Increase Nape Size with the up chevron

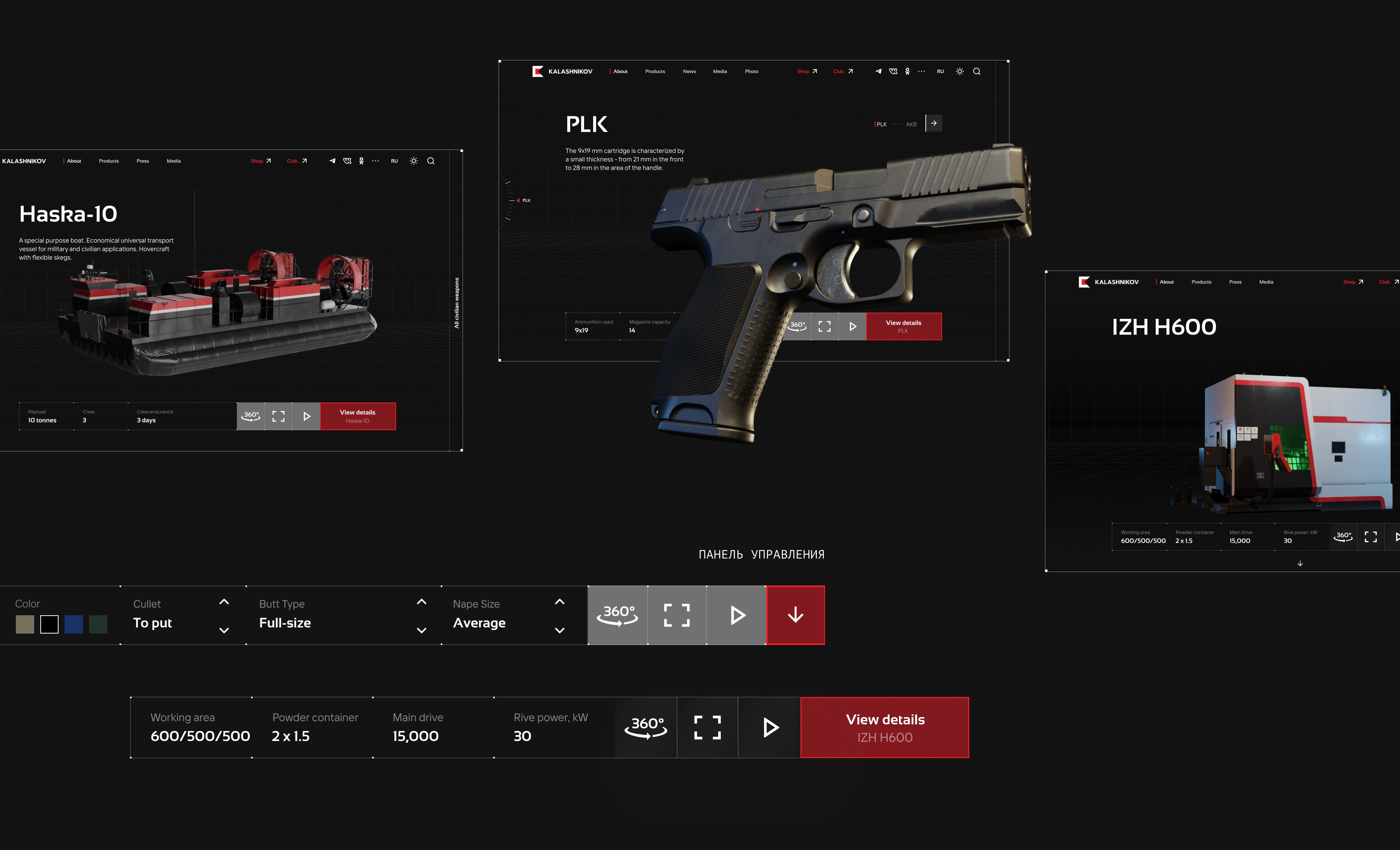point(560,602)
